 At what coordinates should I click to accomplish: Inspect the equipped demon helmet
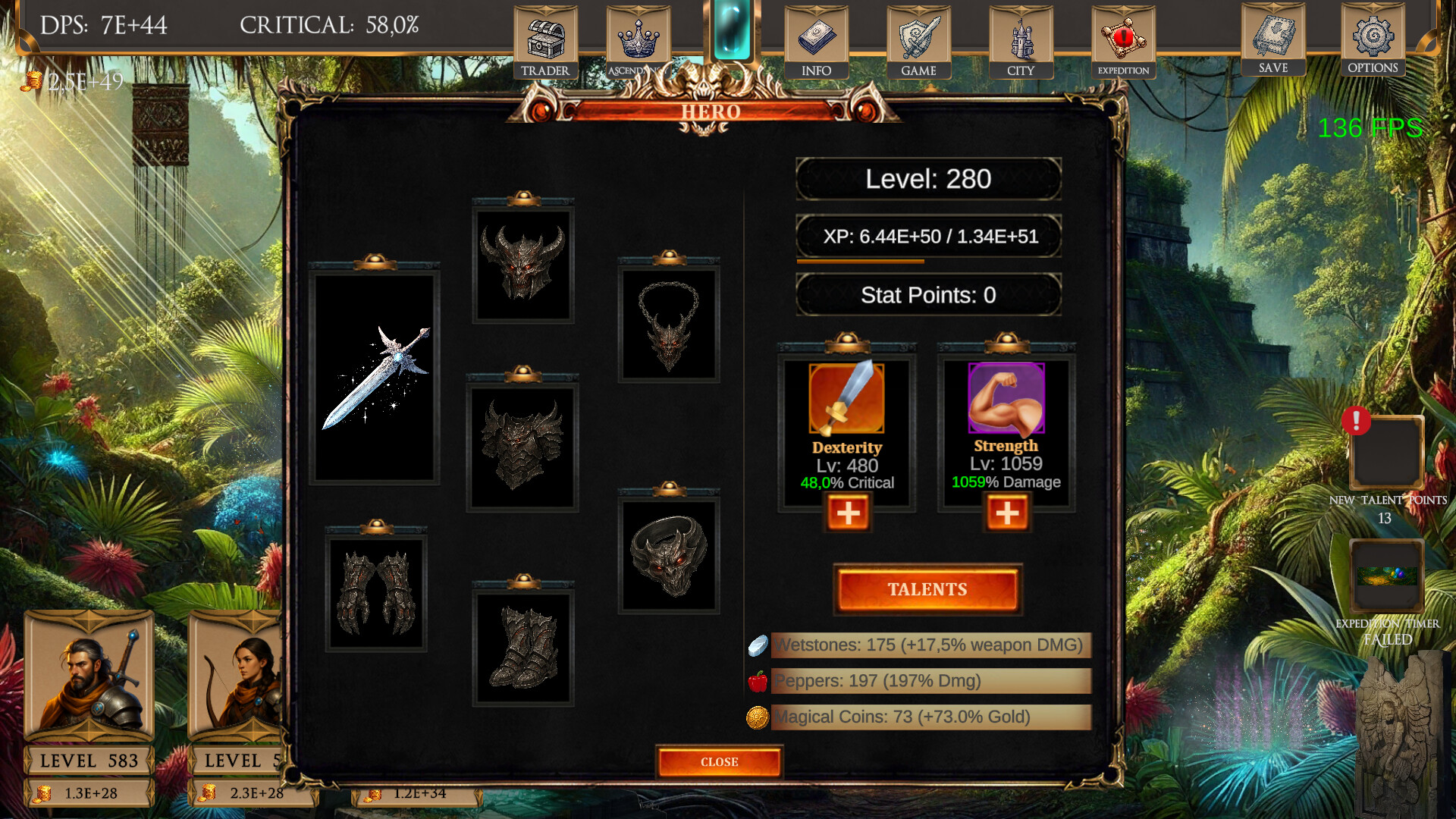click(523, 265)
